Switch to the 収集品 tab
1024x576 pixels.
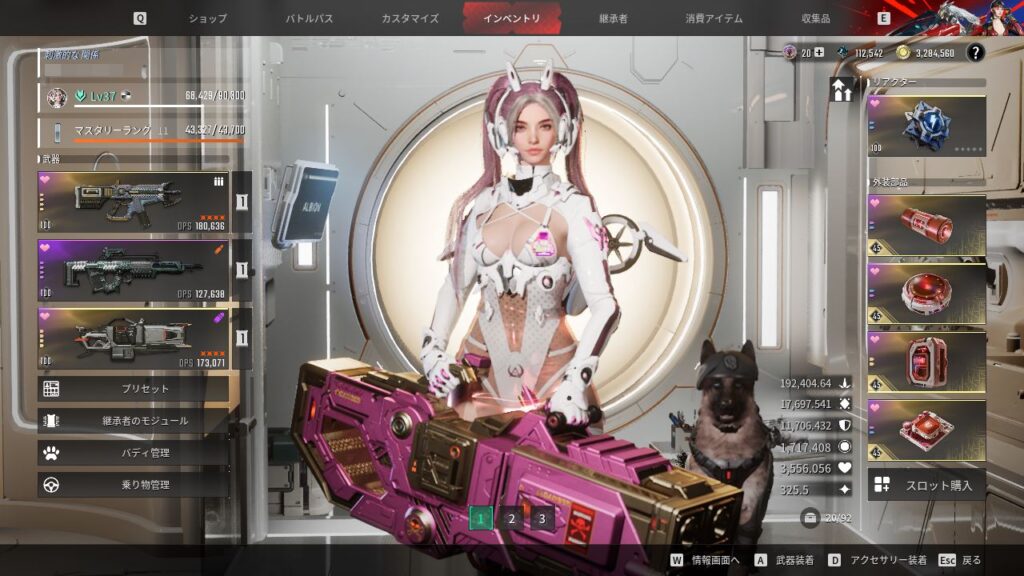coord(816,18)
